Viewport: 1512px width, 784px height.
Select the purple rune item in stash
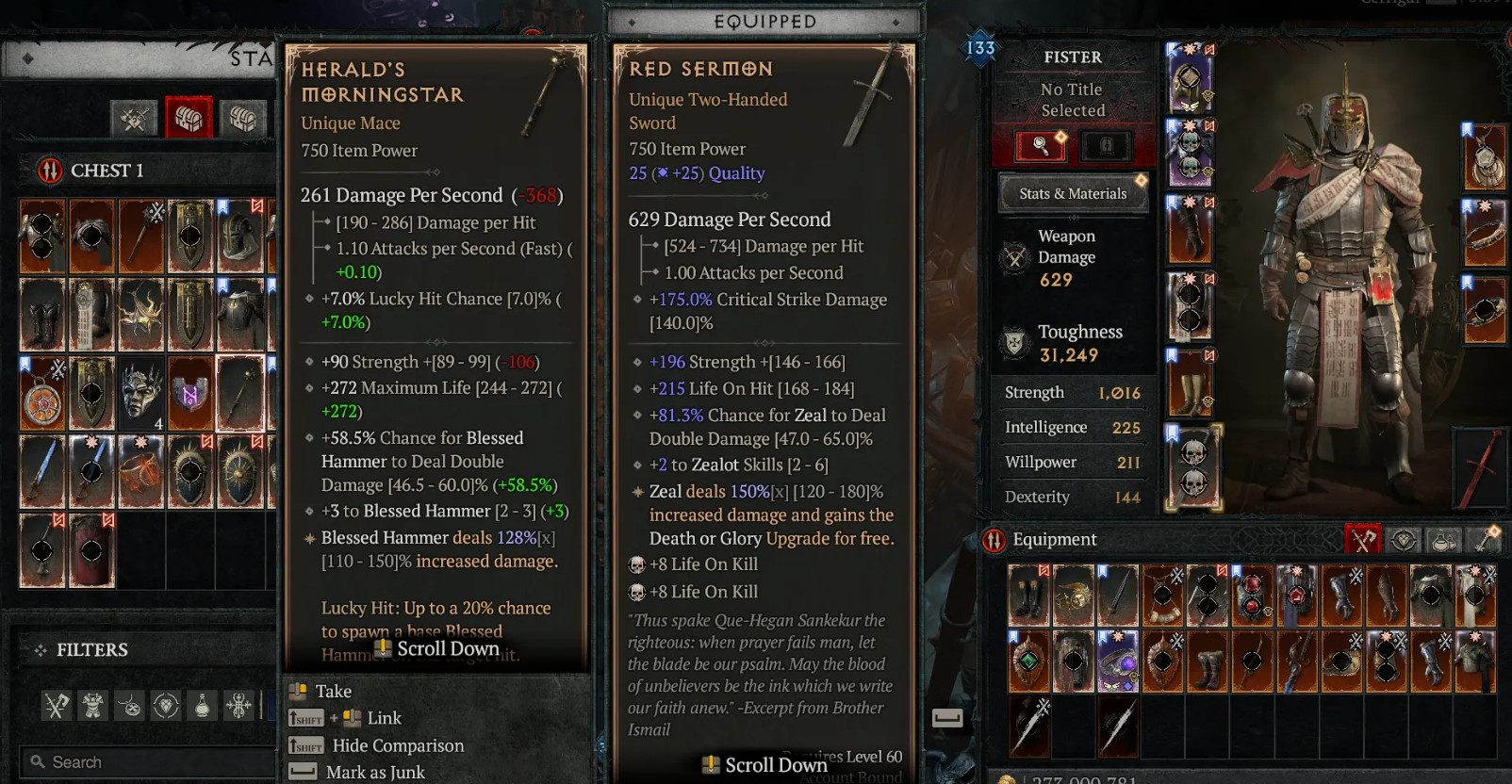click(x=190, y=393)
